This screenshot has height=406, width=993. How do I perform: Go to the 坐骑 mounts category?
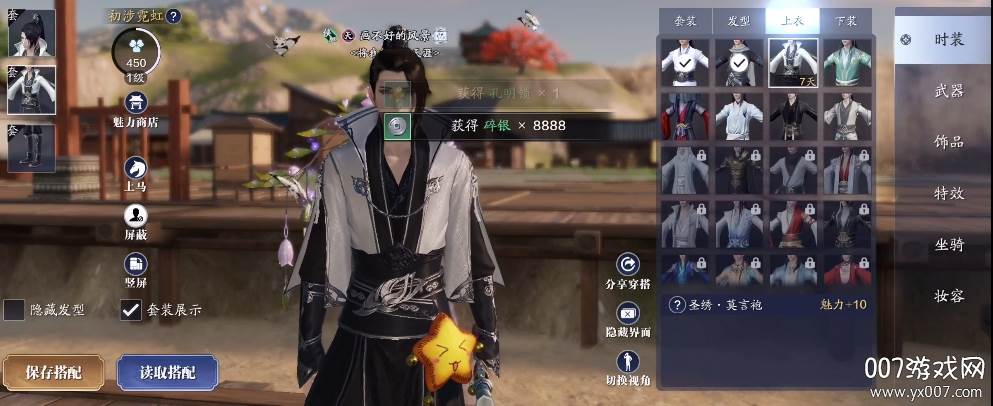pos(947,244)
